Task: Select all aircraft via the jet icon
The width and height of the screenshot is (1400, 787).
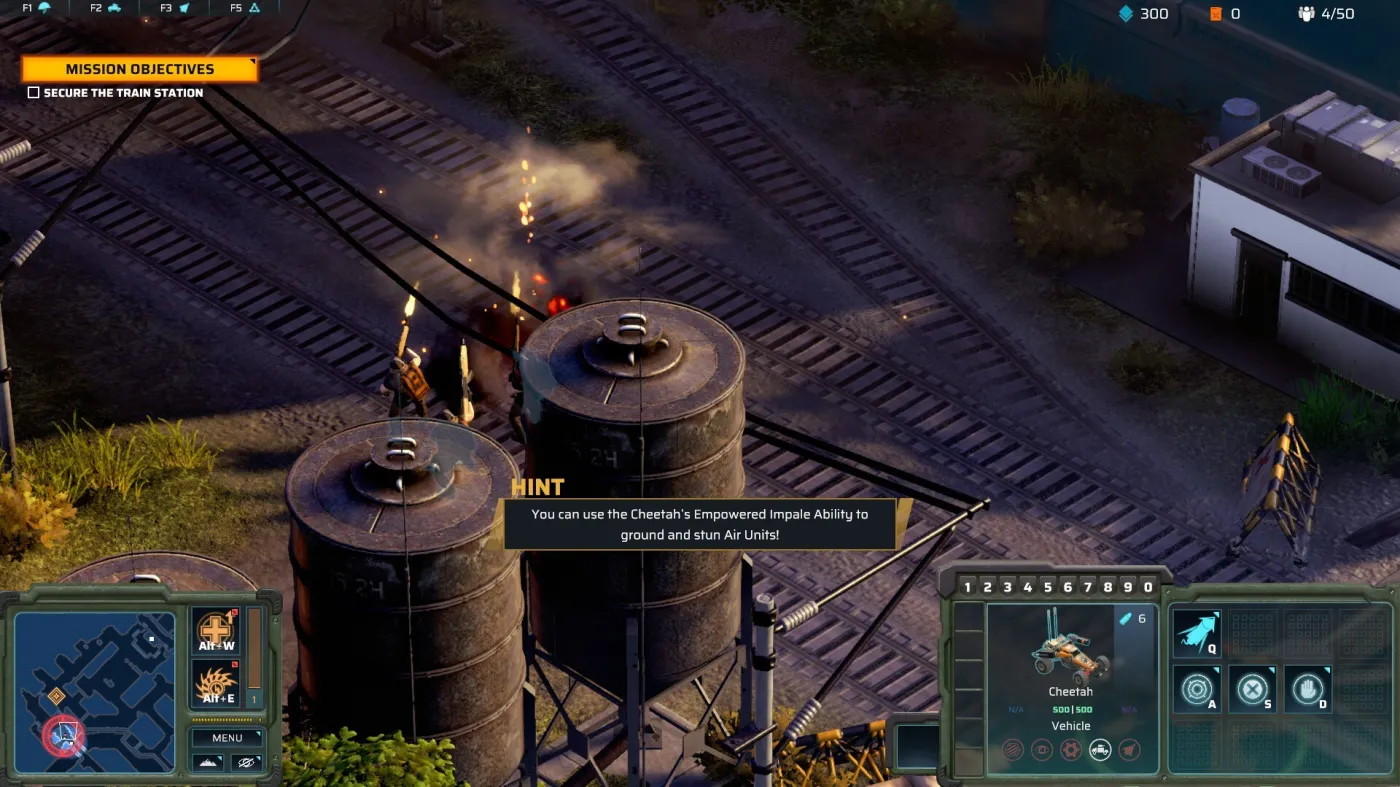Action: 183,8
